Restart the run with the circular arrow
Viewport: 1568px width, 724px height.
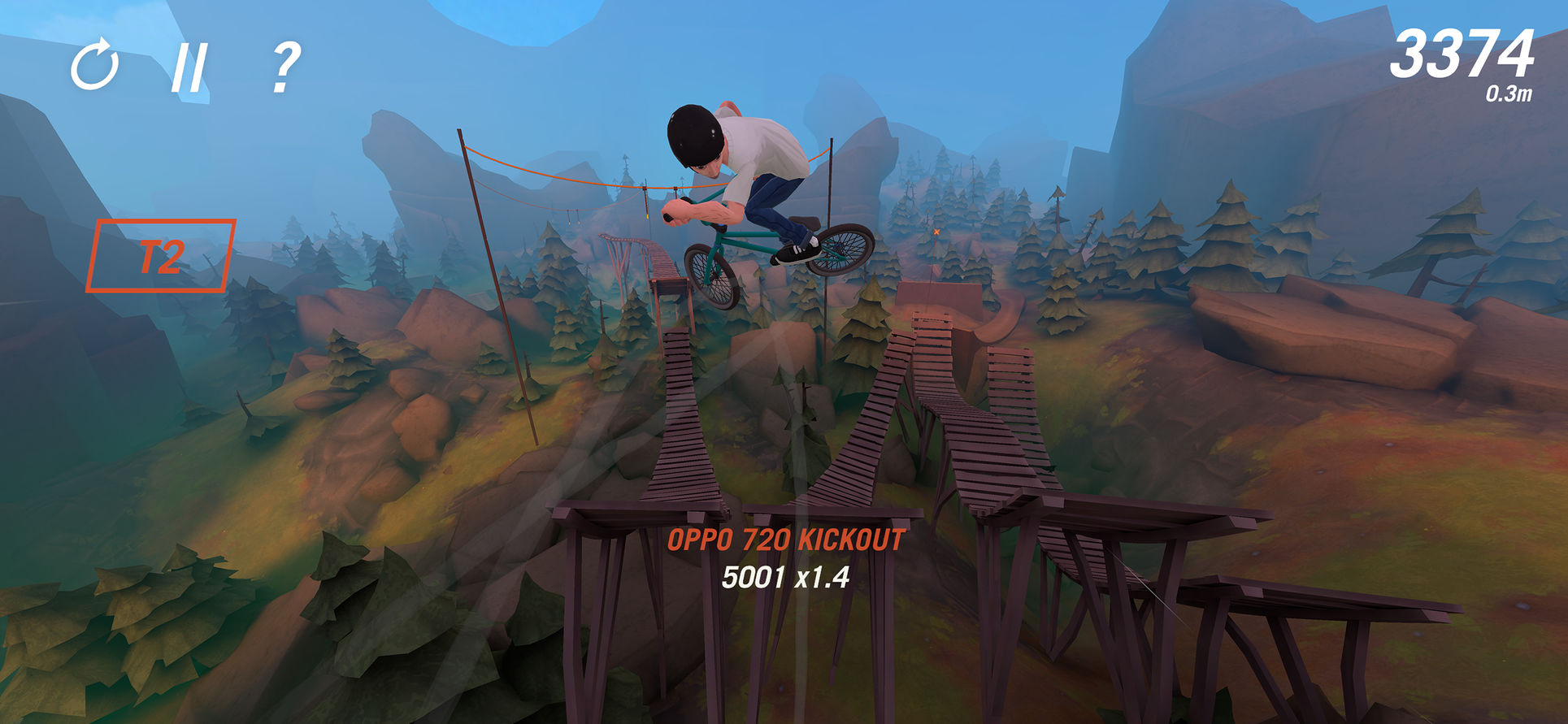click(x=95, y=64)
